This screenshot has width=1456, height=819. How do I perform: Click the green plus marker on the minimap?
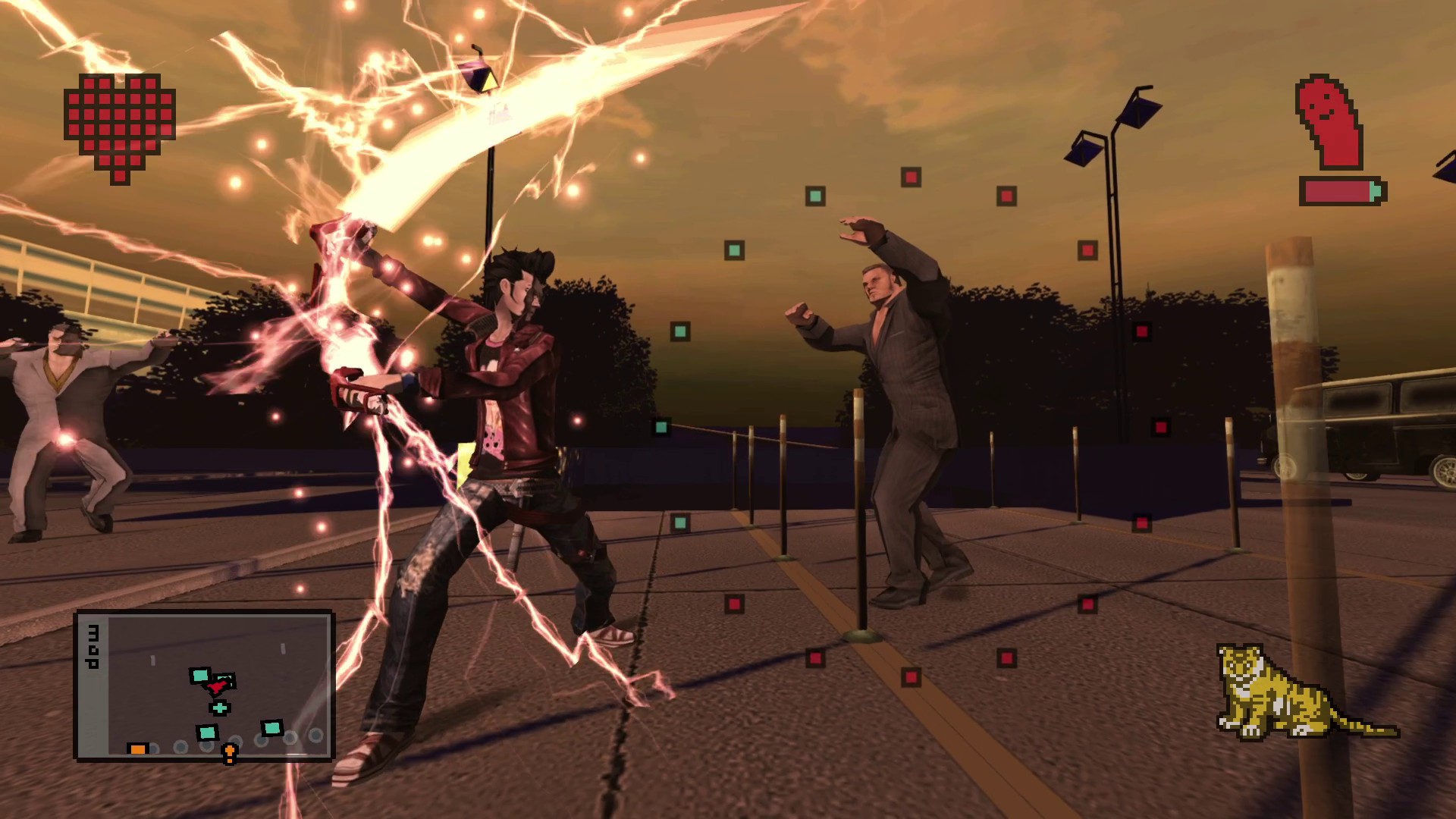(x=220, y=708)
